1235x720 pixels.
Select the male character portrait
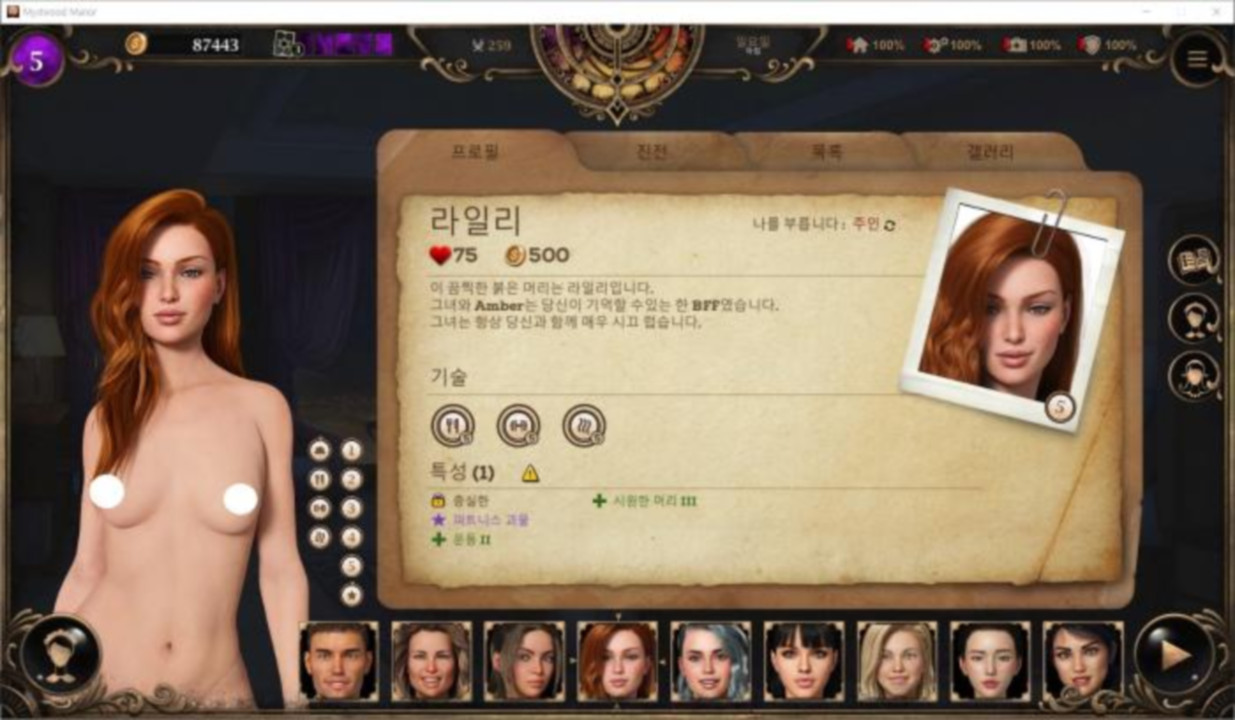(x=339, y=661)
